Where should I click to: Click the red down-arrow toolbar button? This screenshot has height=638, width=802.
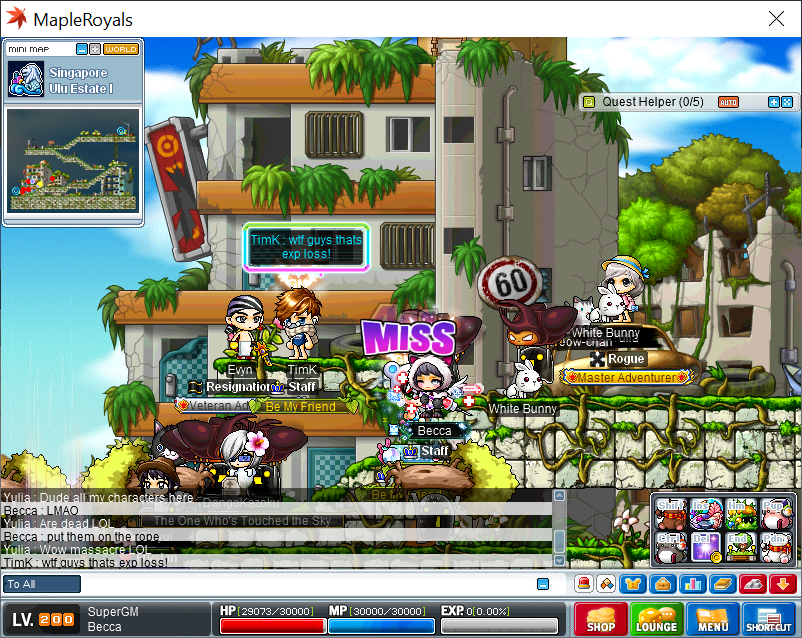pyautogui.click(x=783, y=584)
